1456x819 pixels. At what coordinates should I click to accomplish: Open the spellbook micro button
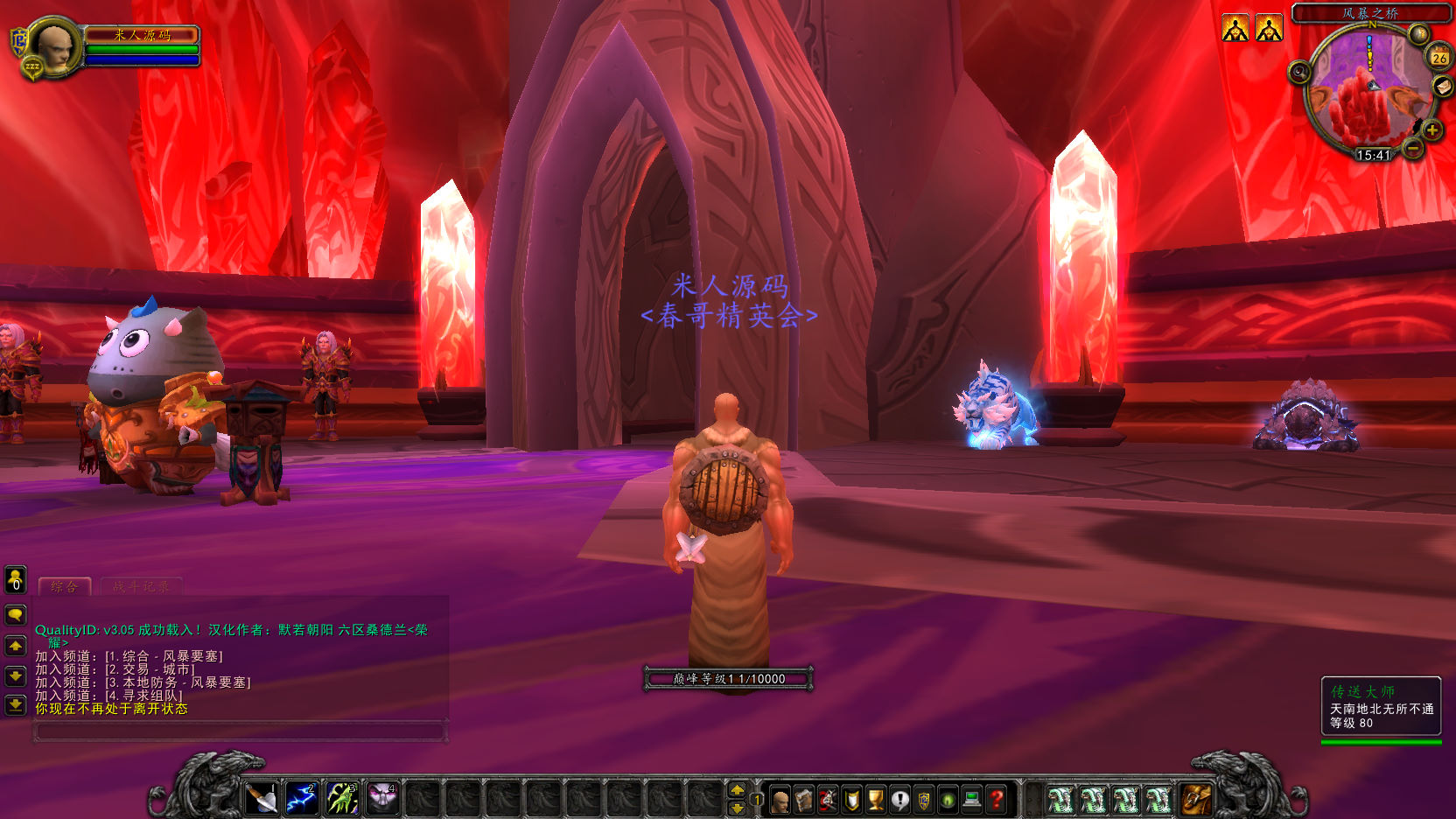pos(803,800)
